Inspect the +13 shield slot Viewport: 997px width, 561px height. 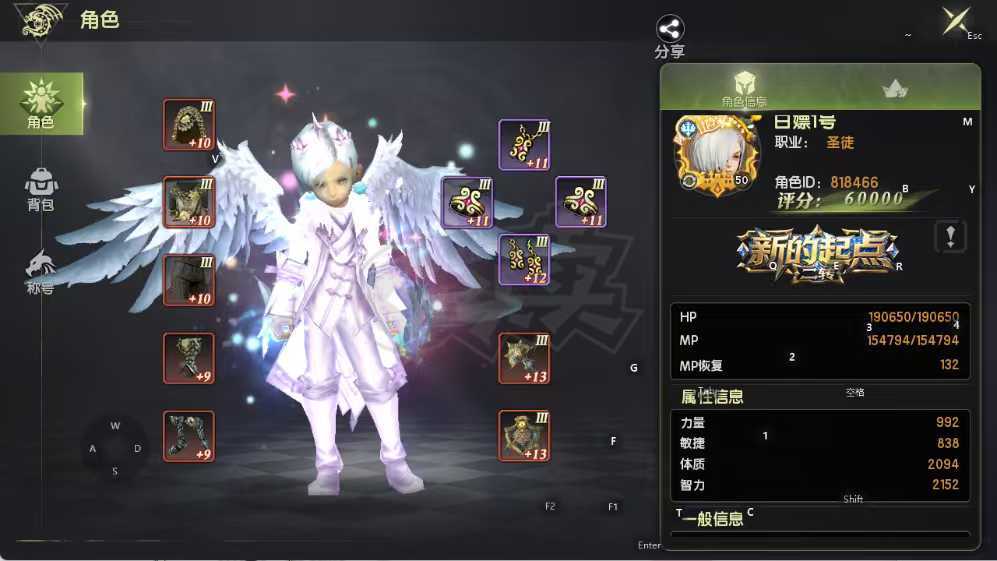pyautogui.click(x=524, y=436)
